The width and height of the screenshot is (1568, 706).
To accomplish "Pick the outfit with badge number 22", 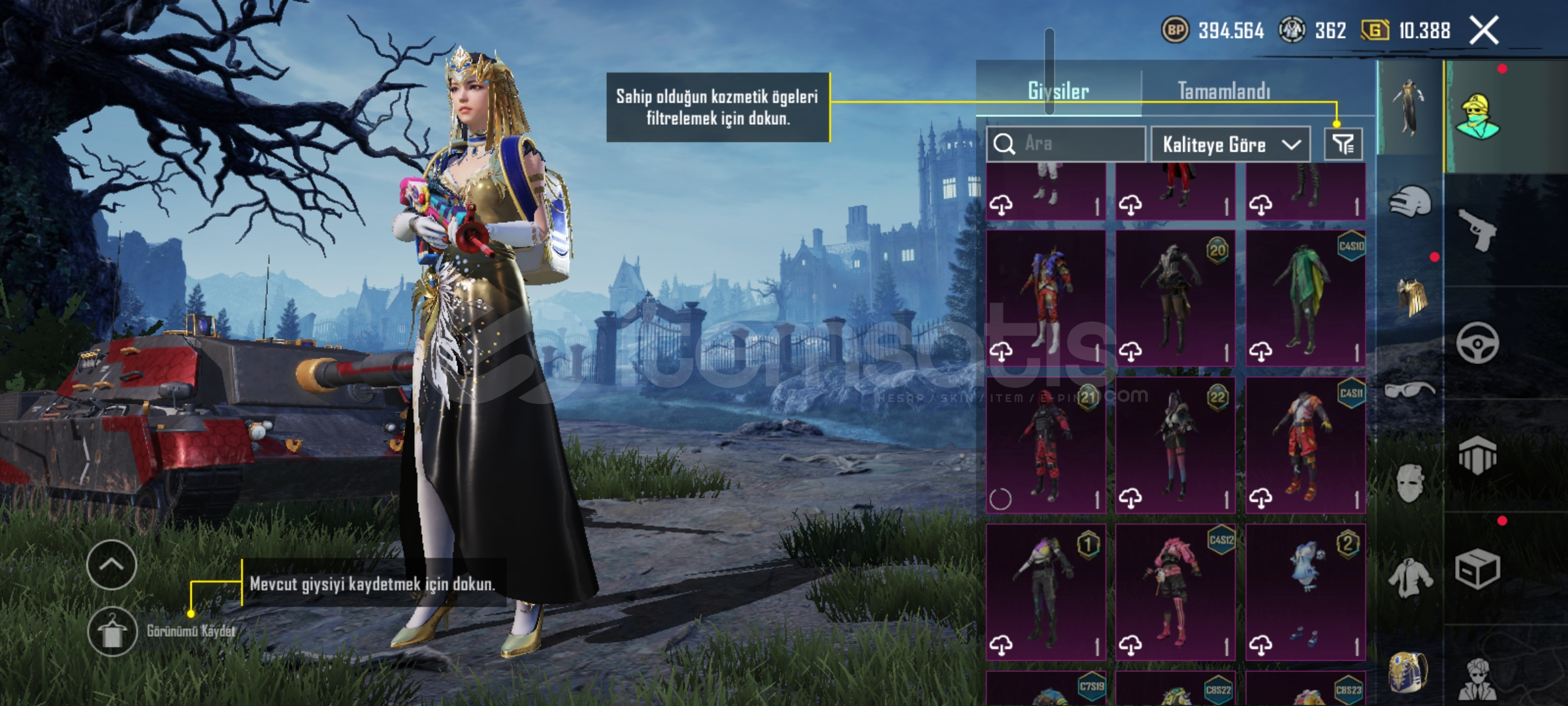I will 1175,445.
